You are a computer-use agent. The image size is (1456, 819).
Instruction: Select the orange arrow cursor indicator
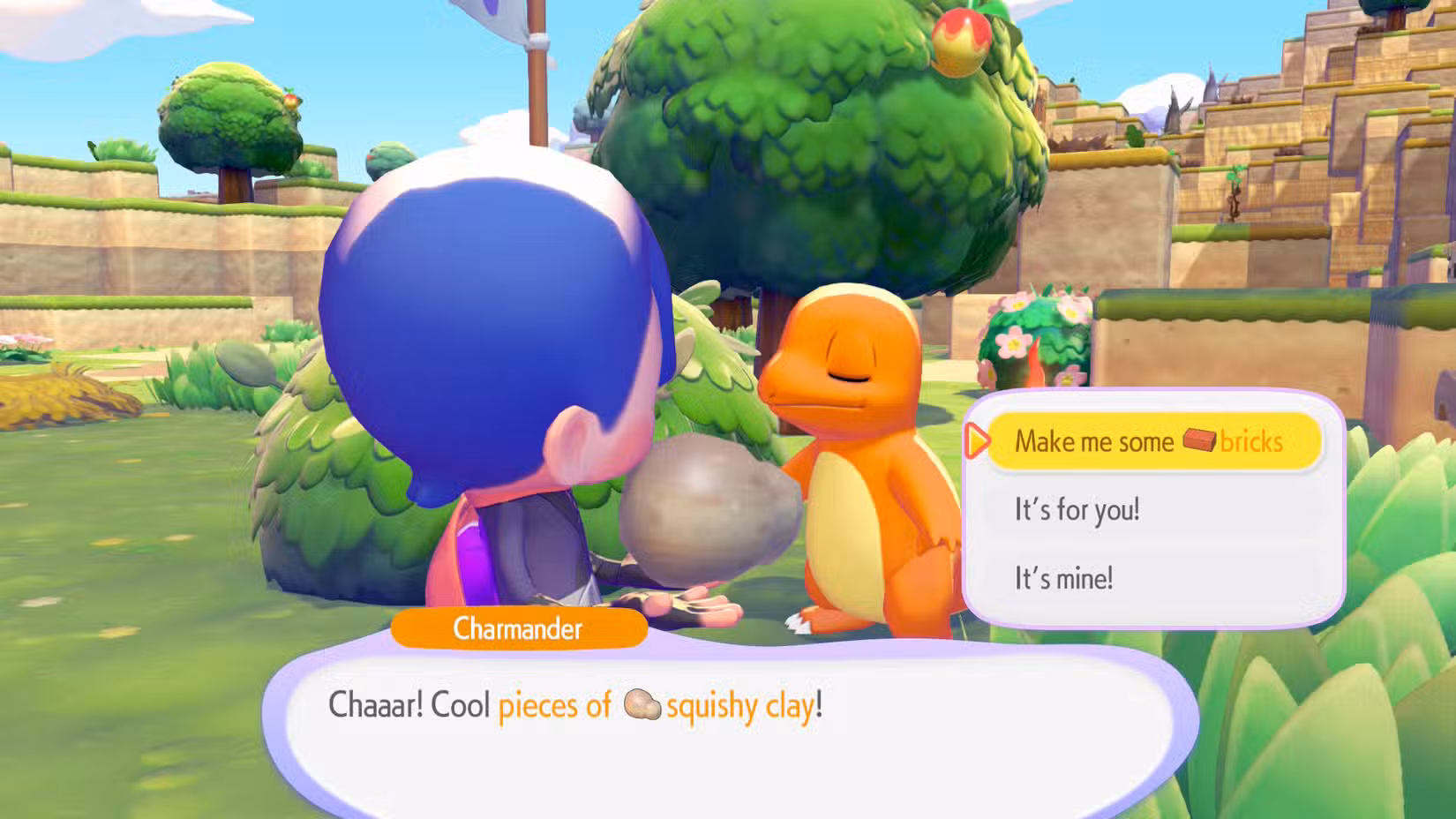976,441
